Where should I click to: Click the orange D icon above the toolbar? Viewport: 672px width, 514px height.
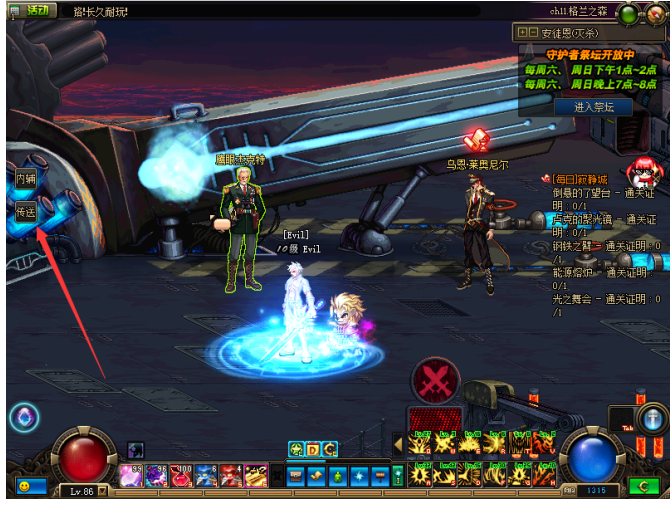(x=312, y=449)
